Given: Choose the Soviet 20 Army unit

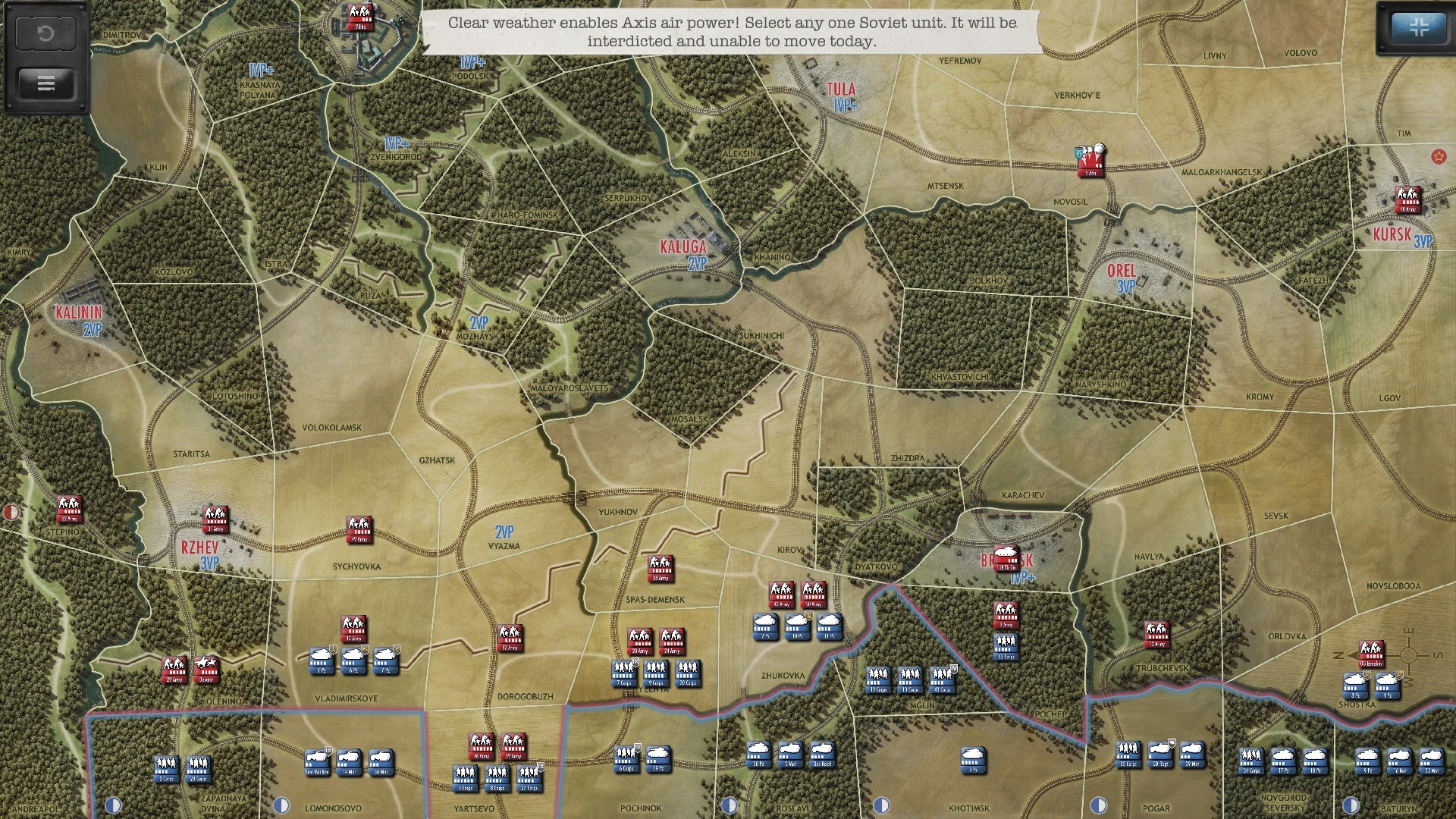Looking at the screenshot, I should click(x=640, y=641).
